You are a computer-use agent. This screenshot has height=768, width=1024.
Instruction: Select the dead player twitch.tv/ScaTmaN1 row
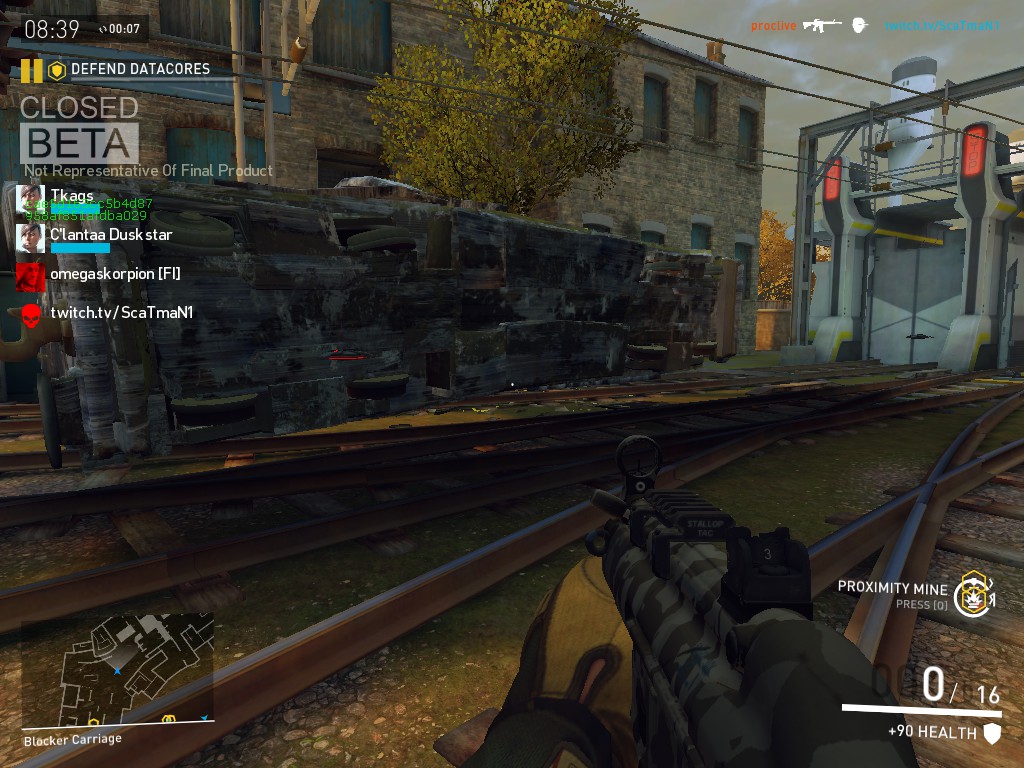point(121,313)
